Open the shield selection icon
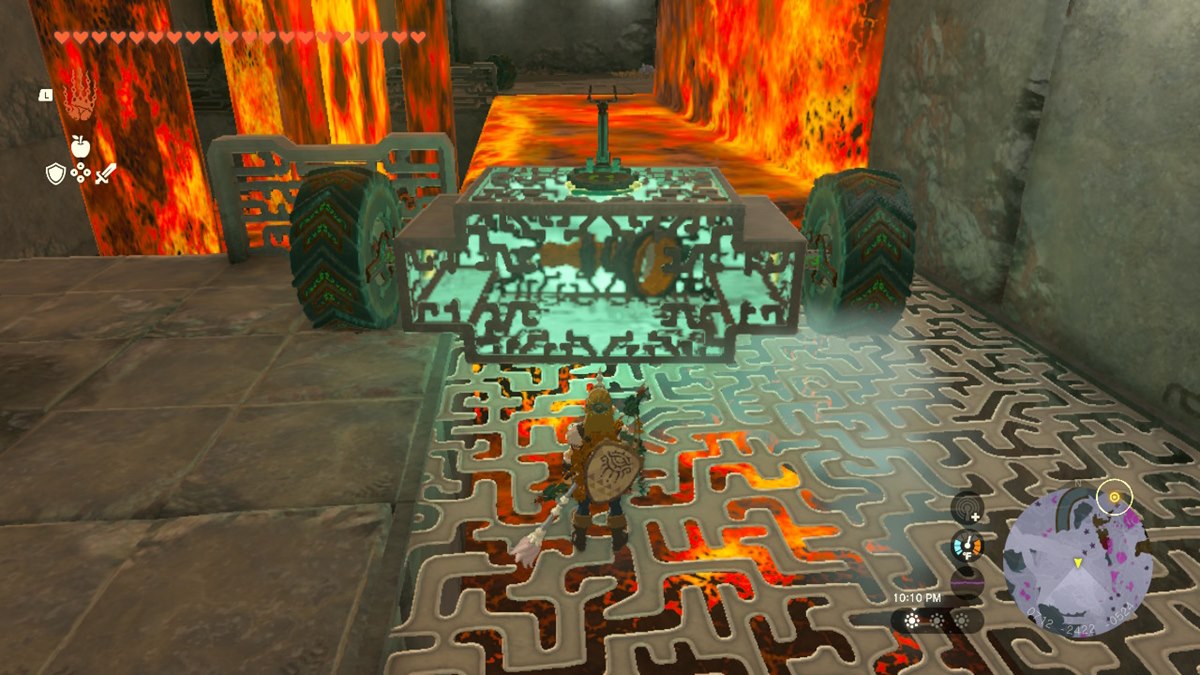Screen dimensions: 1200x675 [56, 174]
